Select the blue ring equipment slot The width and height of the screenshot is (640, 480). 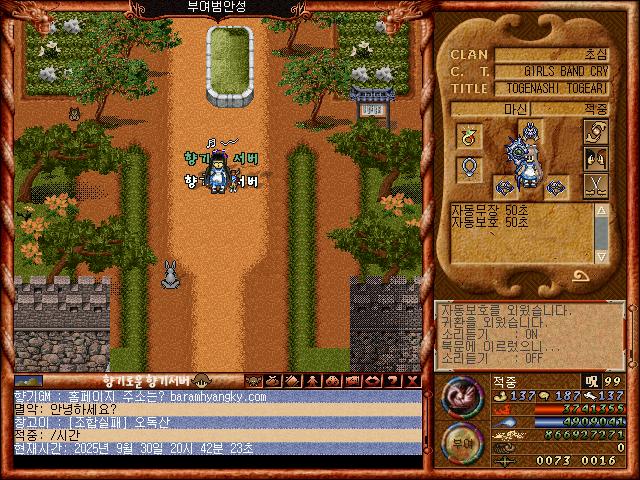tap(470, 168)
